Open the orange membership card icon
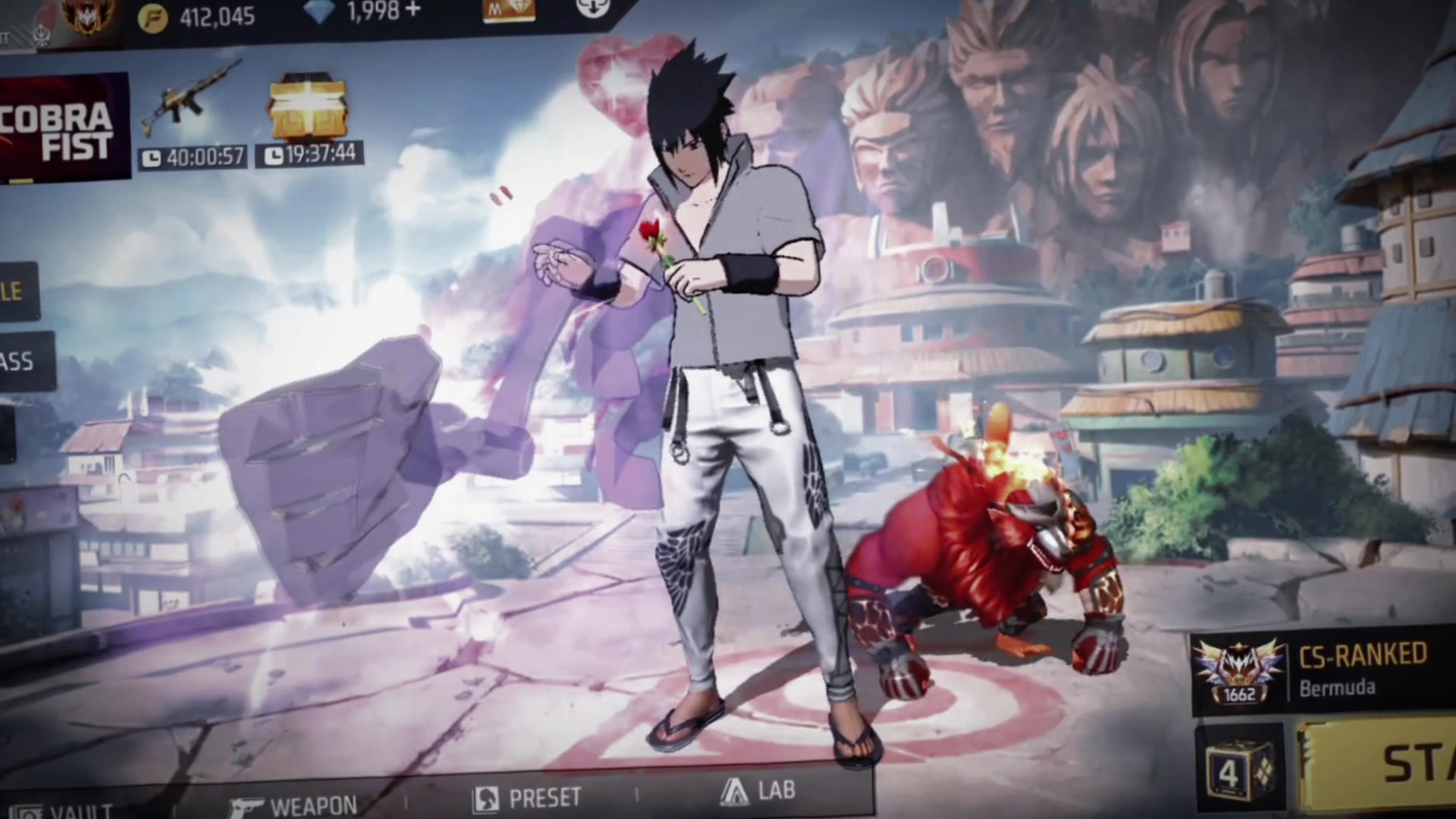This screenshot has width=1456, height=819. pyautogui.click(x=509, y=11)
